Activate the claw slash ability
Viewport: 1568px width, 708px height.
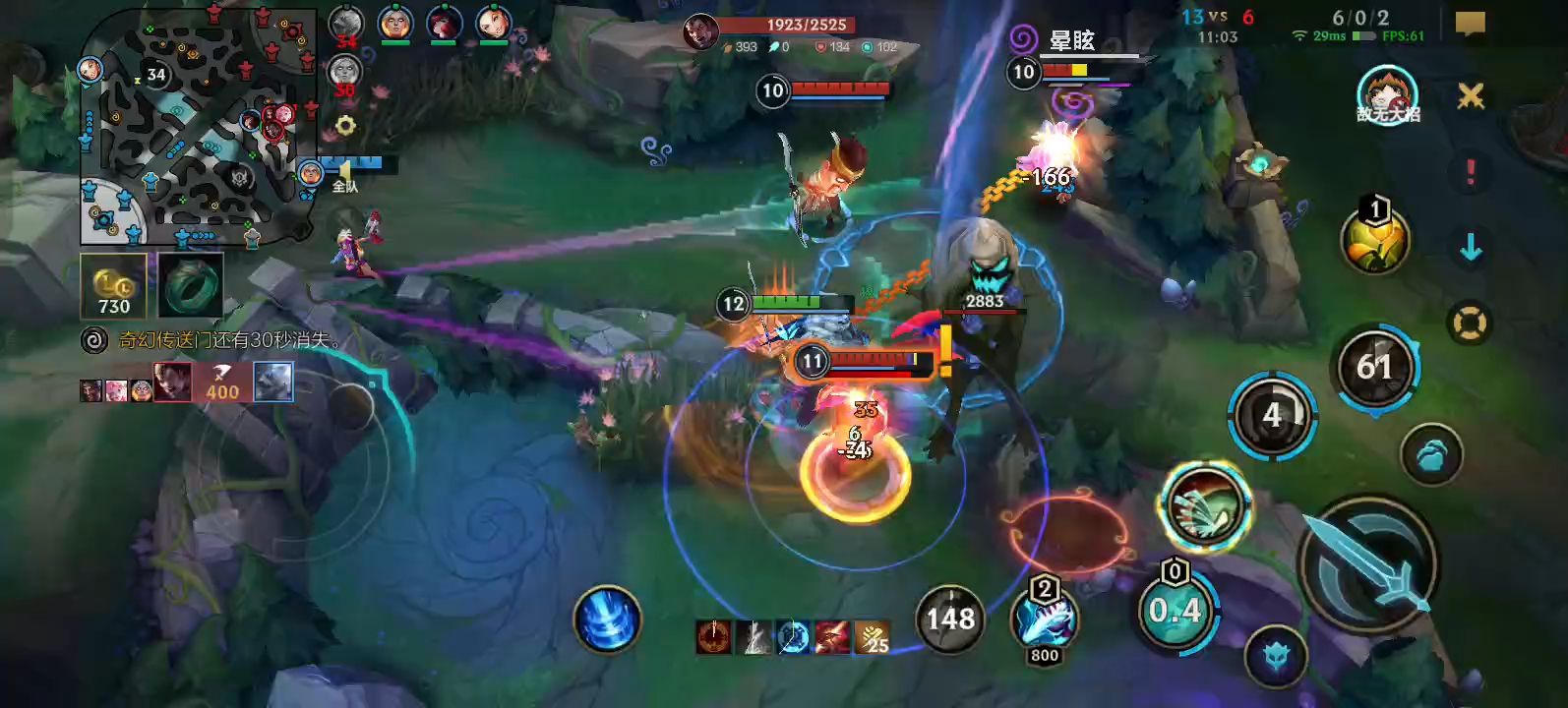click(1205, 504)
